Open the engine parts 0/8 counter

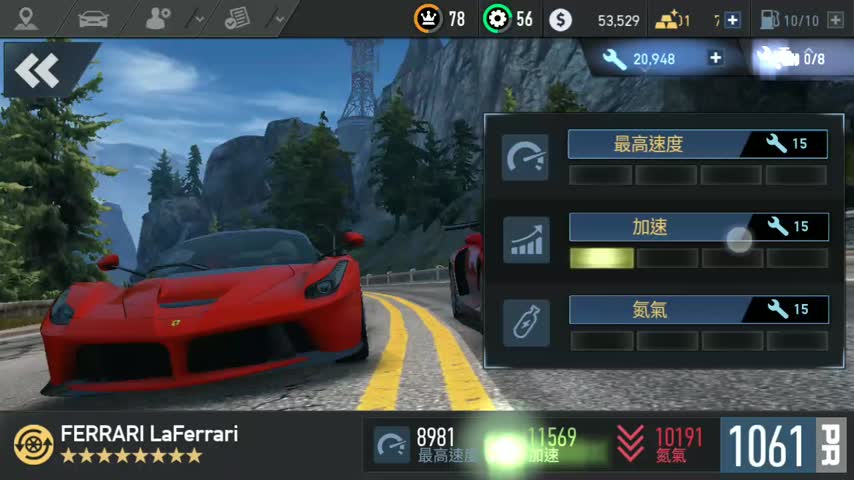pyautogui.click(x=795, y=59)
